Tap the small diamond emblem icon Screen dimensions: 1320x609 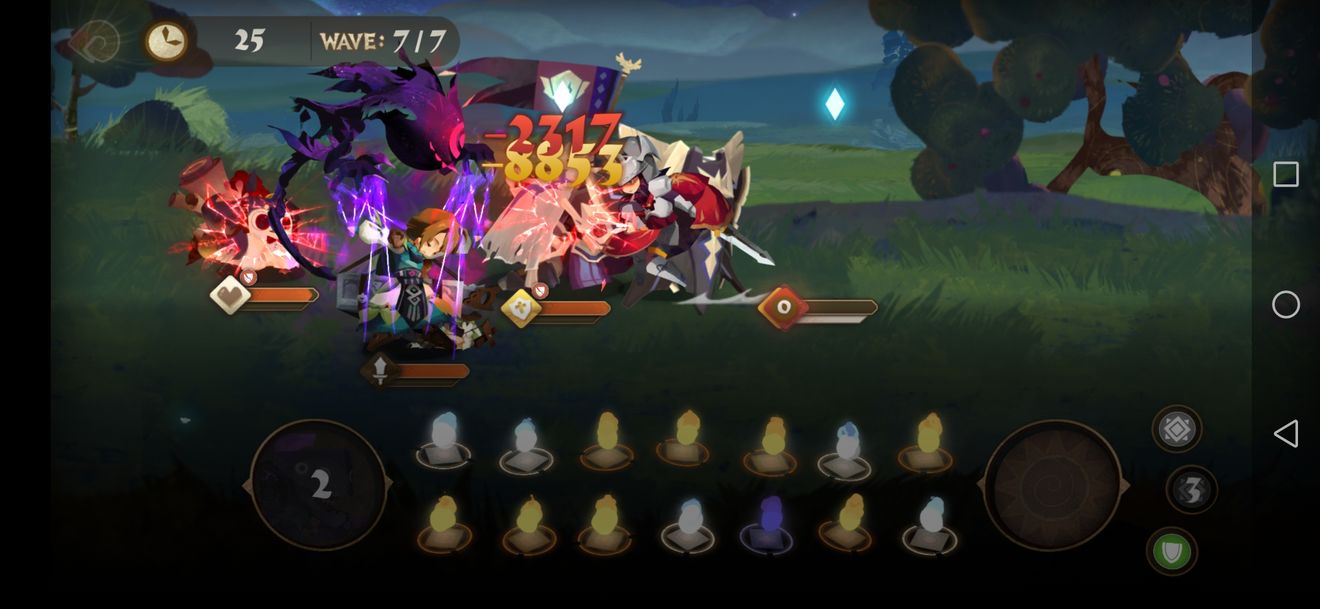[1177, 430]
